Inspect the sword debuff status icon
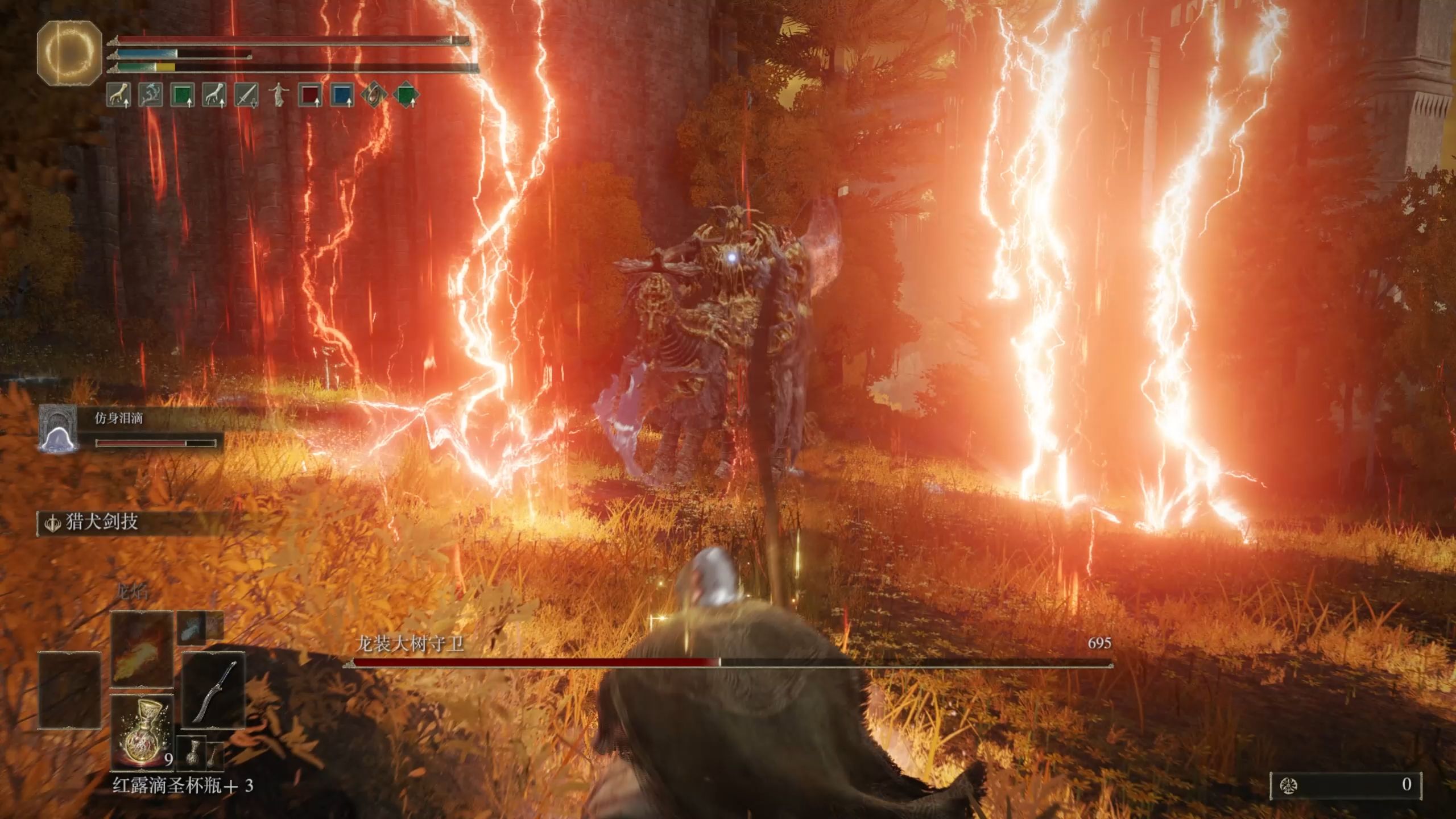This screenshot has width=1456, height=819. 246,94
